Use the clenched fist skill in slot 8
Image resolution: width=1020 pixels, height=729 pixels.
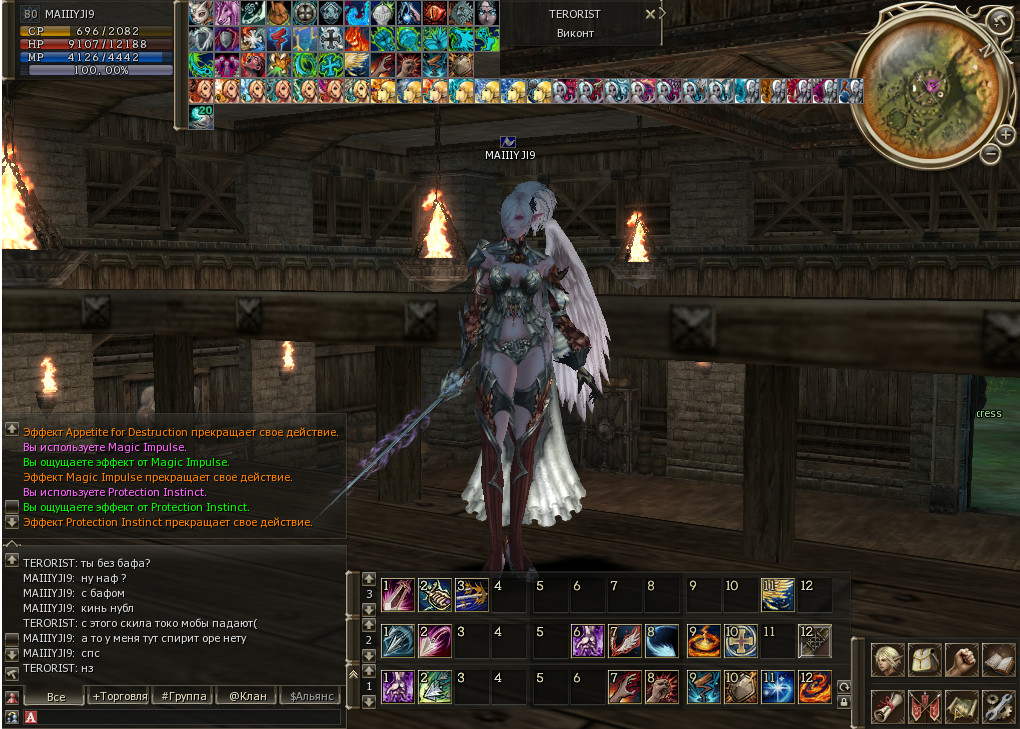point(662,686)
